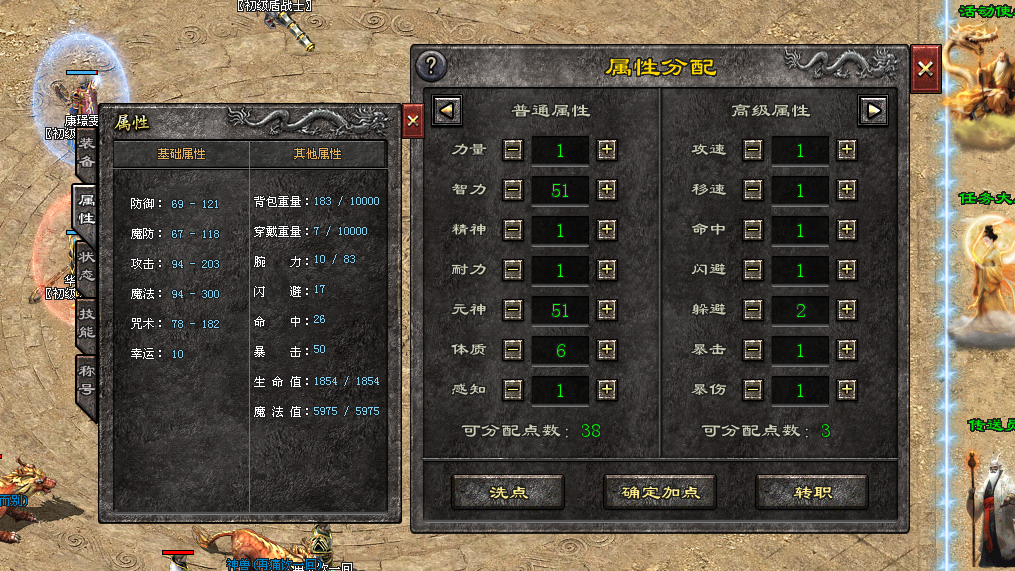Close the 属性分配 window
Viewport: 1015px width, 571px height.
(925, 68)
